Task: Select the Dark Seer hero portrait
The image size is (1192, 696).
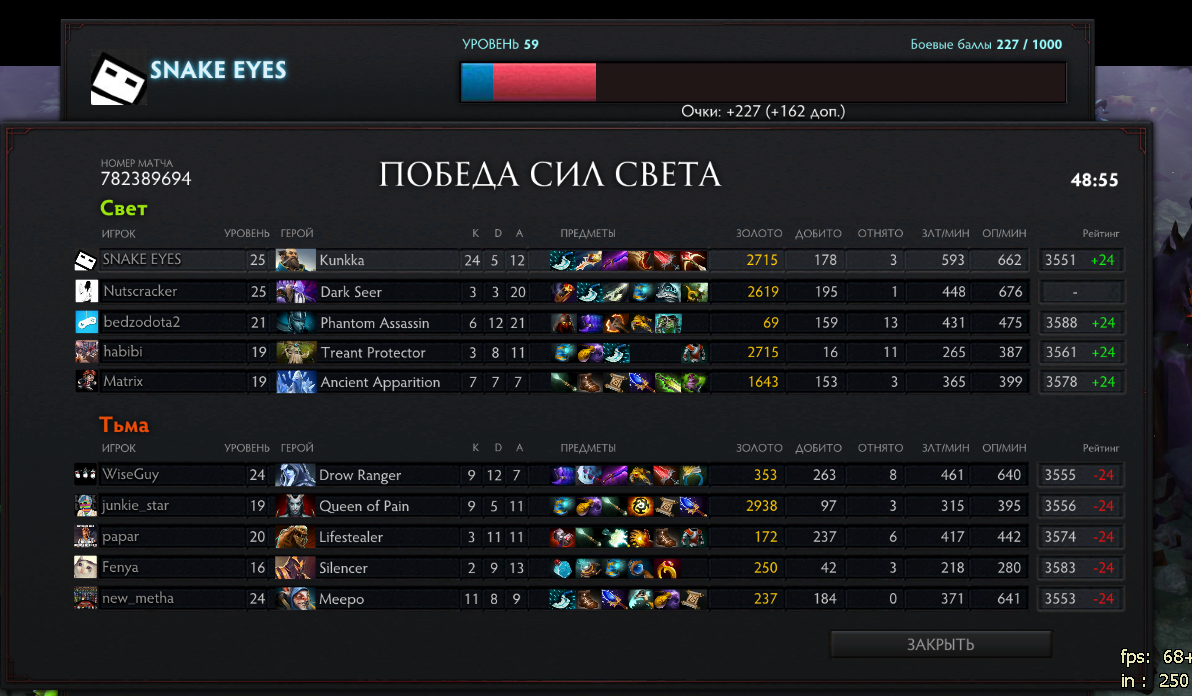Action: point(295,291)
